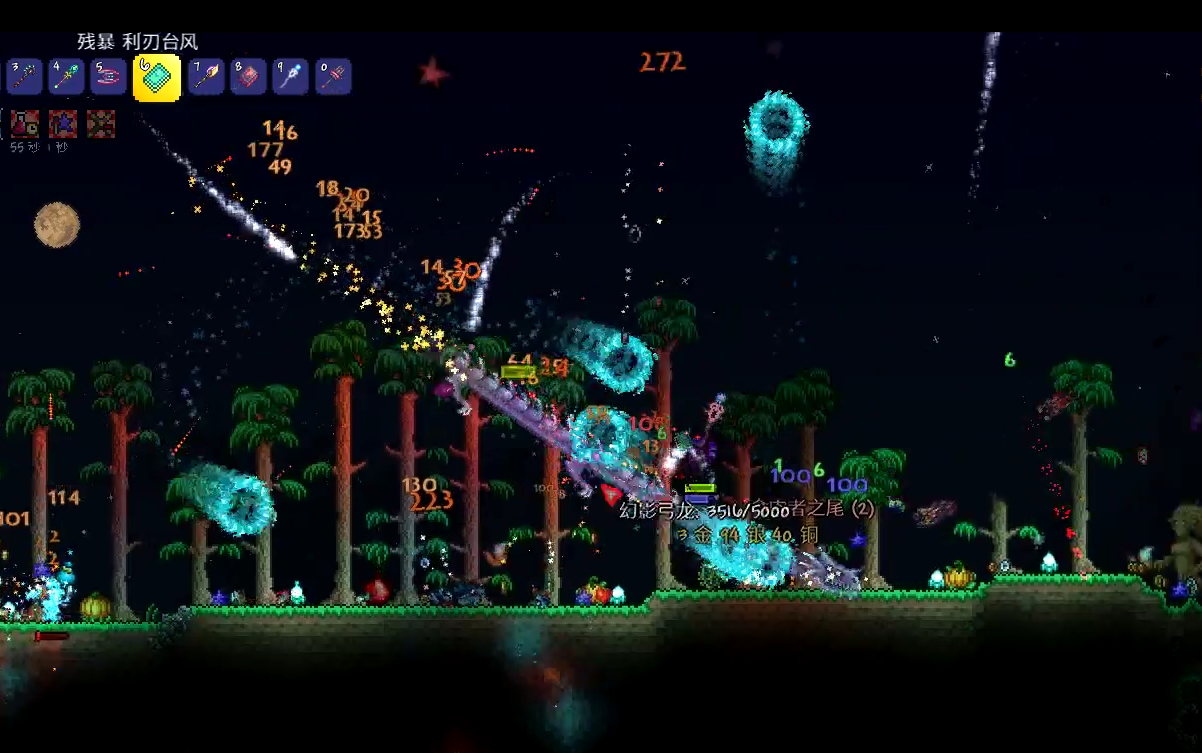Select the Razorblade Typhoon spell tome in slot 6

tap(157, 78)
